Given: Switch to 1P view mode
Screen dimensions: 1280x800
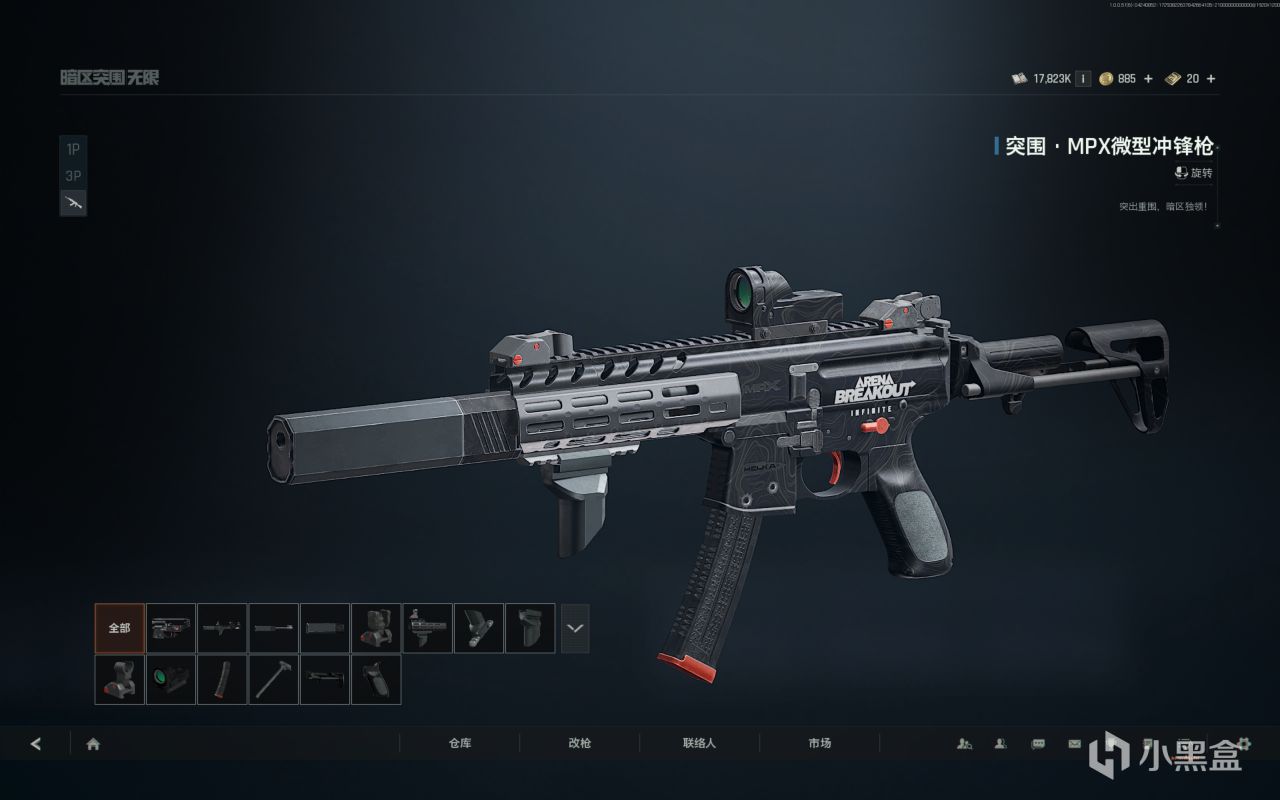Looking at the screenshot, I should [x=73, y=149].
